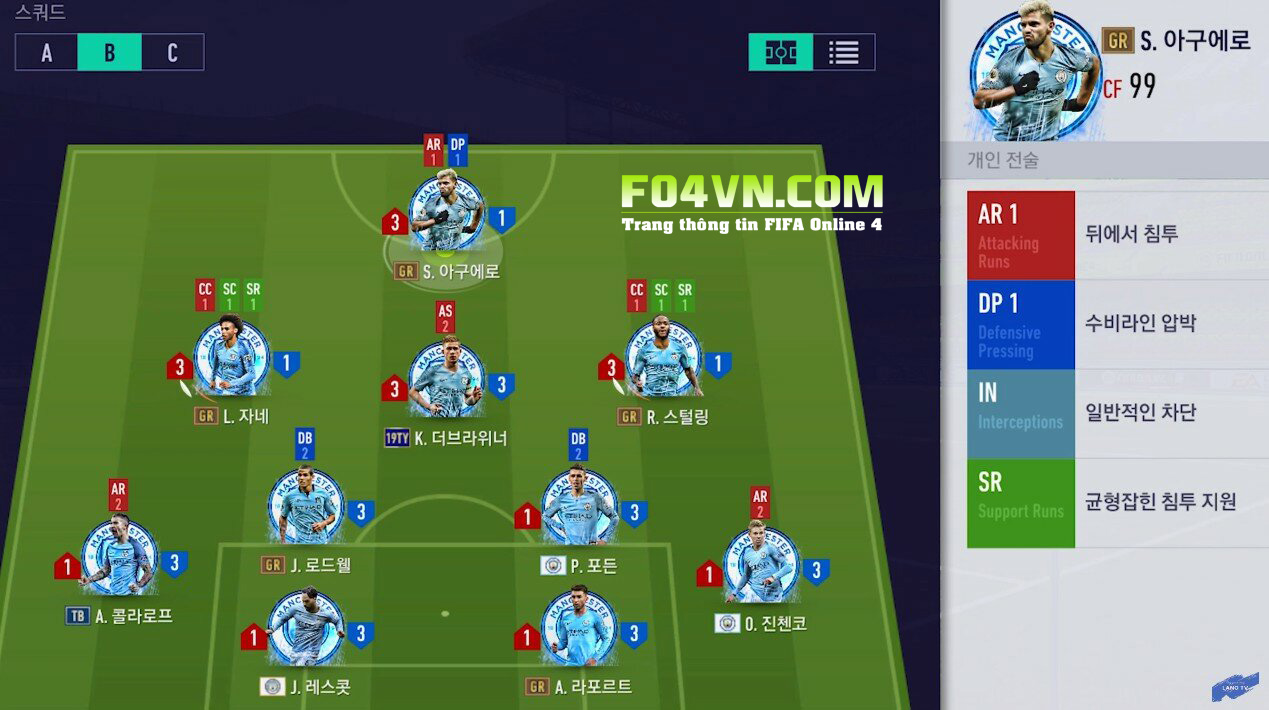Select squad tab B

tap(109, 53)
